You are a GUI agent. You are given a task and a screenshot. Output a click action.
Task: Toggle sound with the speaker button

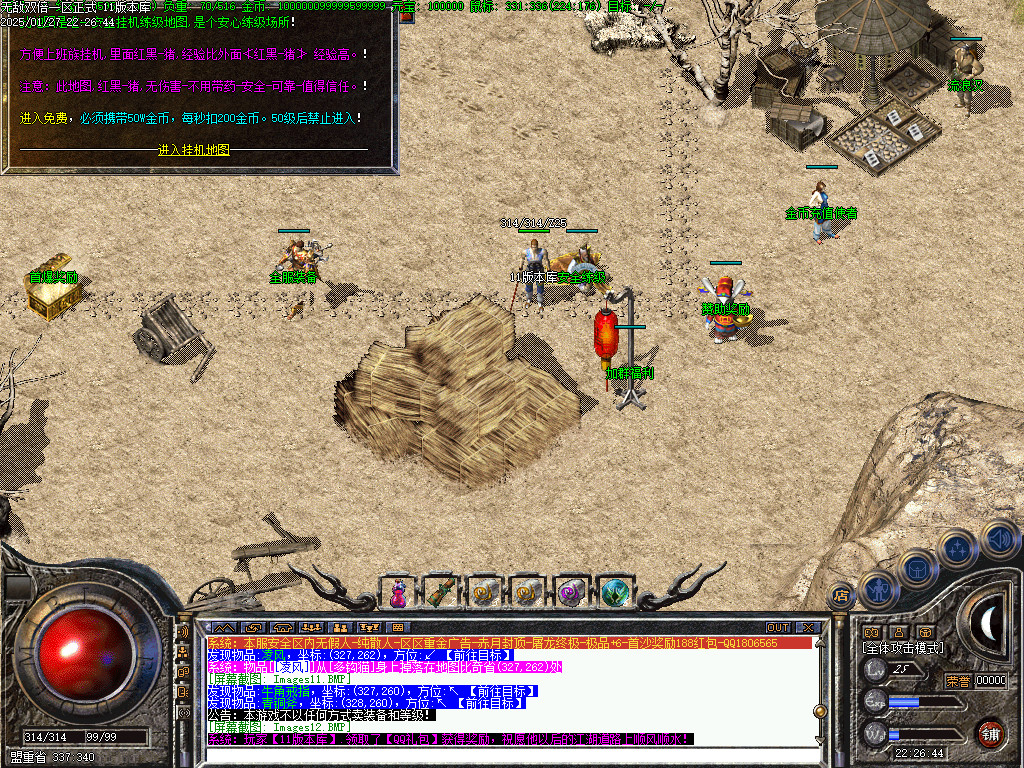(x=998, y=537)
